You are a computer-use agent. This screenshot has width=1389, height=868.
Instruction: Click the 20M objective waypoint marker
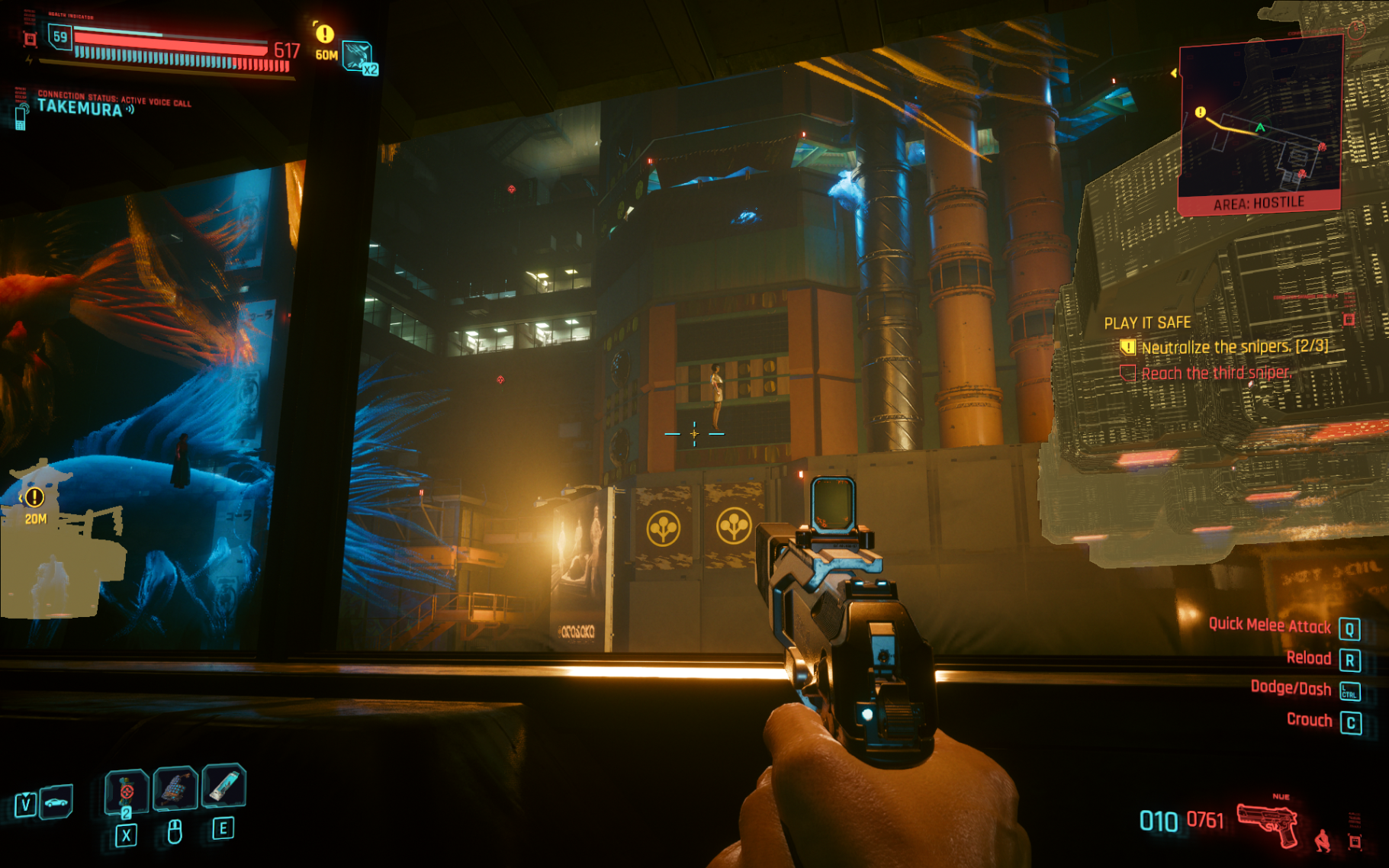(34, 503)
